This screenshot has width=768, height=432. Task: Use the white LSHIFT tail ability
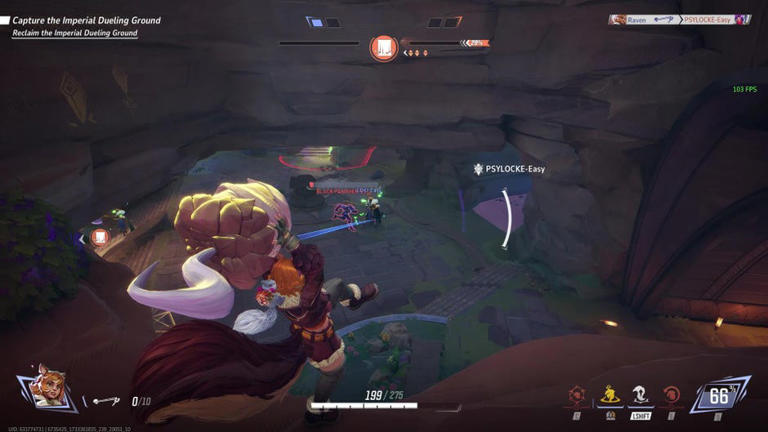[640, 395]
